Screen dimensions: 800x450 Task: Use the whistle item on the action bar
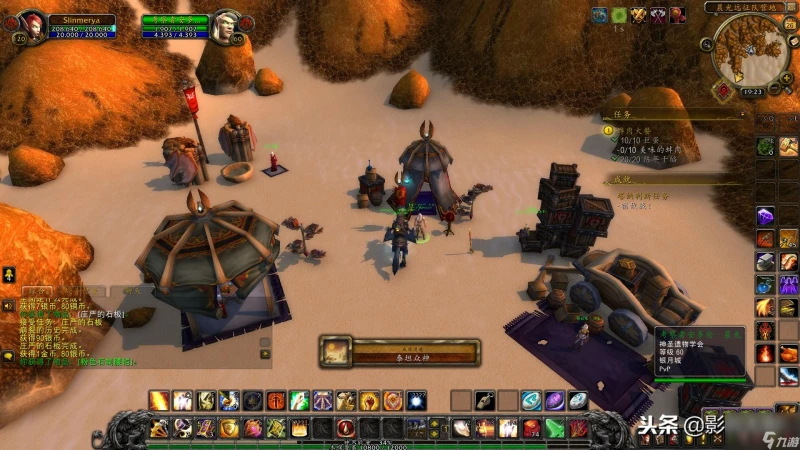pos(484,400)
